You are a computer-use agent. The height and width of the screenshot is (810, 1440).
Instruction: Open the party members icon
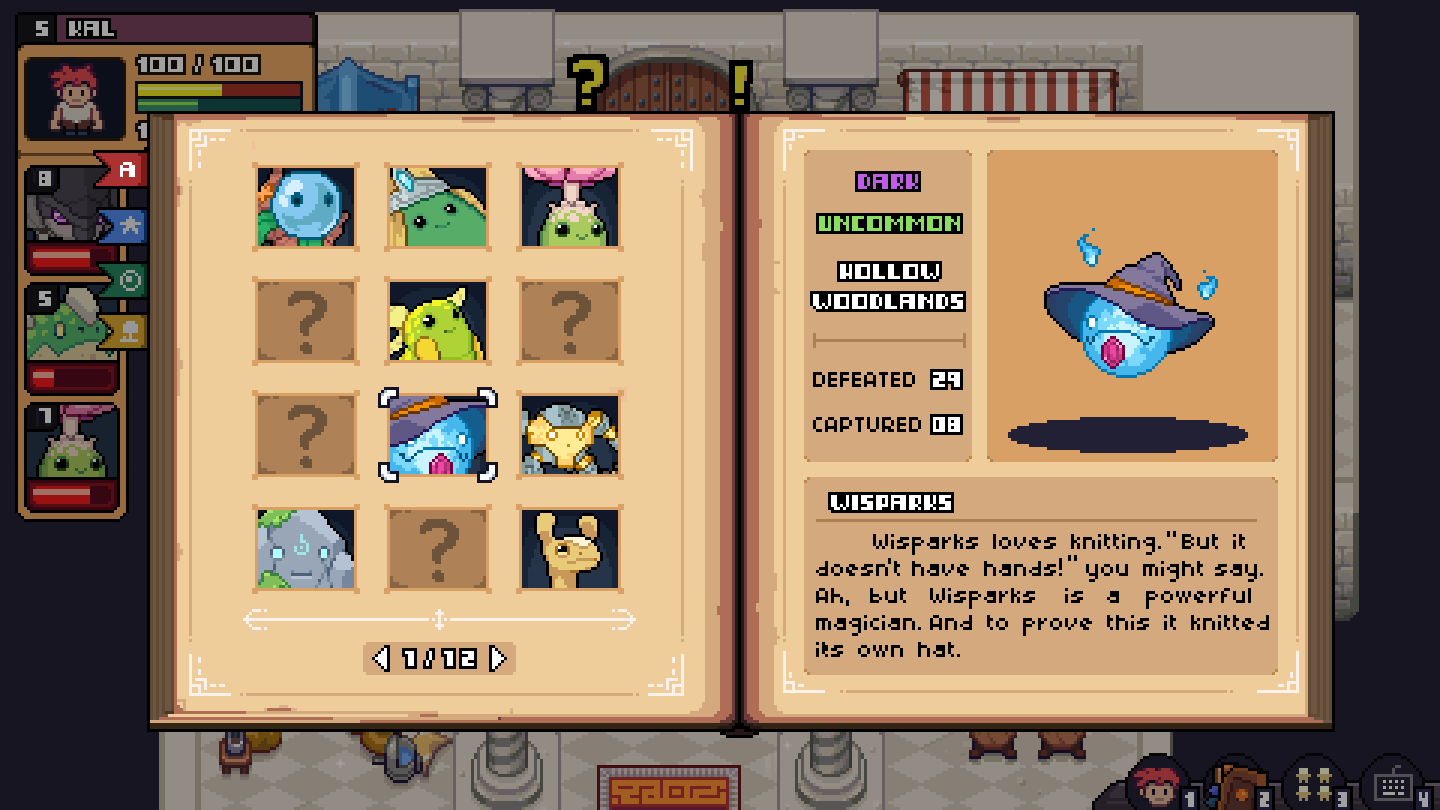coord(1311,783)
